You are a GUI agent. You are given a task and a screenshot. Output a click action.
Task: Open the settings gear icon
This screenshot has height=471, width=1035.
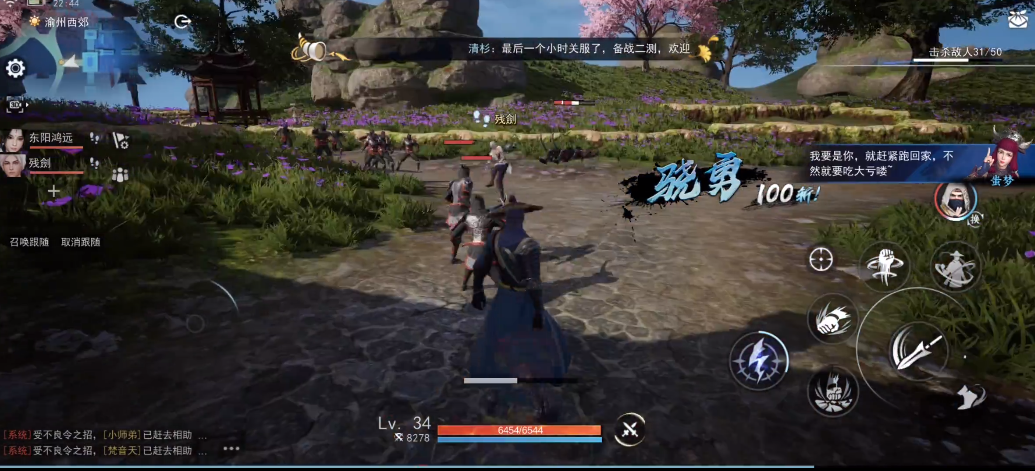[15, 68]
